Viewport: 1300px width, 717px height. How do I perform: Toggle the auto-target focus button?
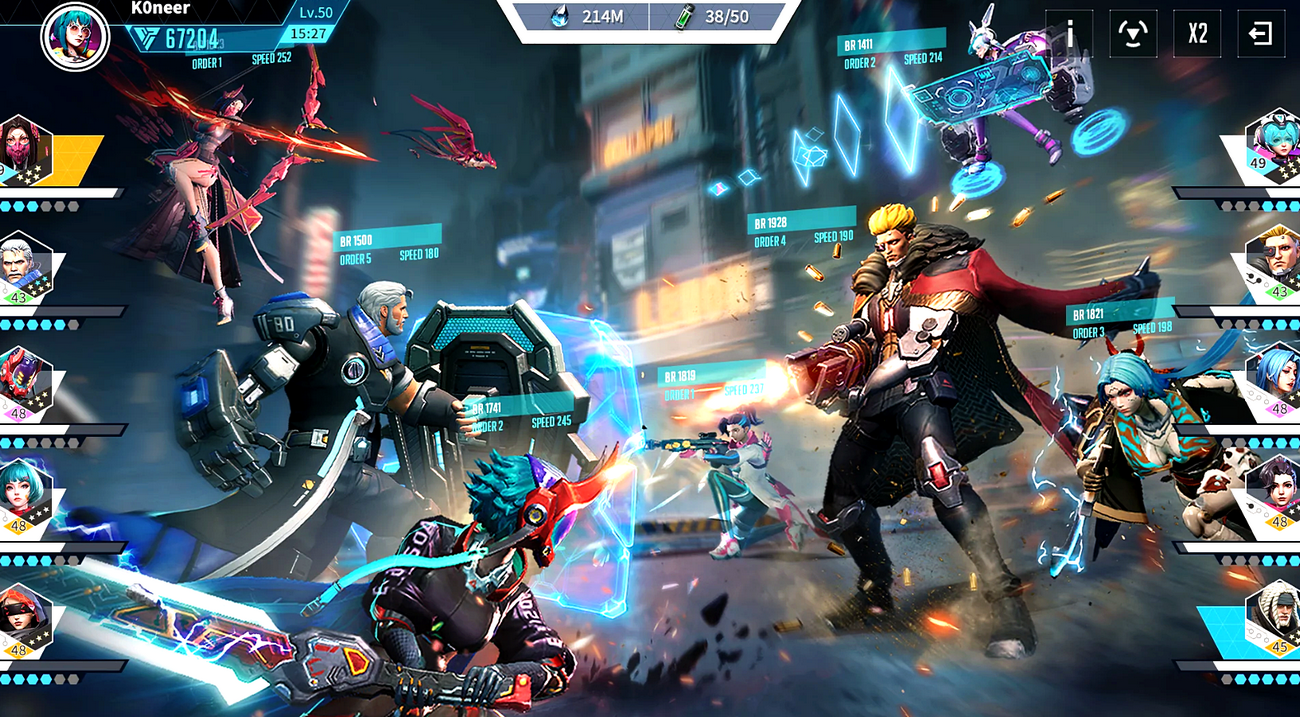(x=1134, y=34)
